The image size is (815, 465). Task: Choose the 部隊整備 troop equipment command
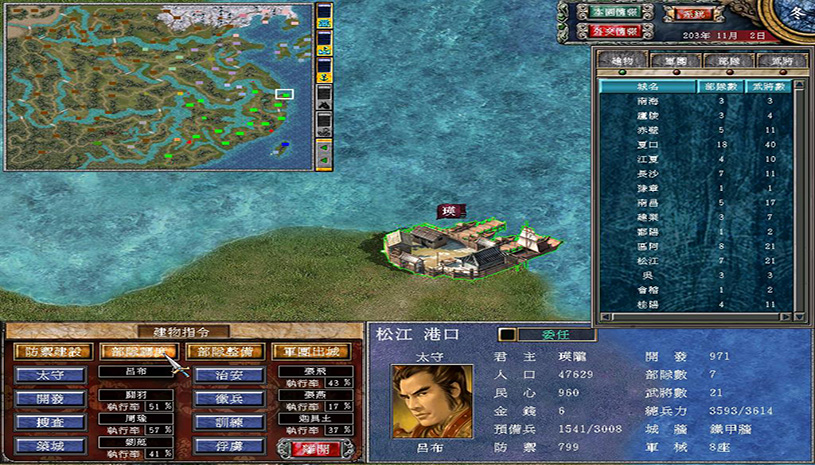pos(225,352)
